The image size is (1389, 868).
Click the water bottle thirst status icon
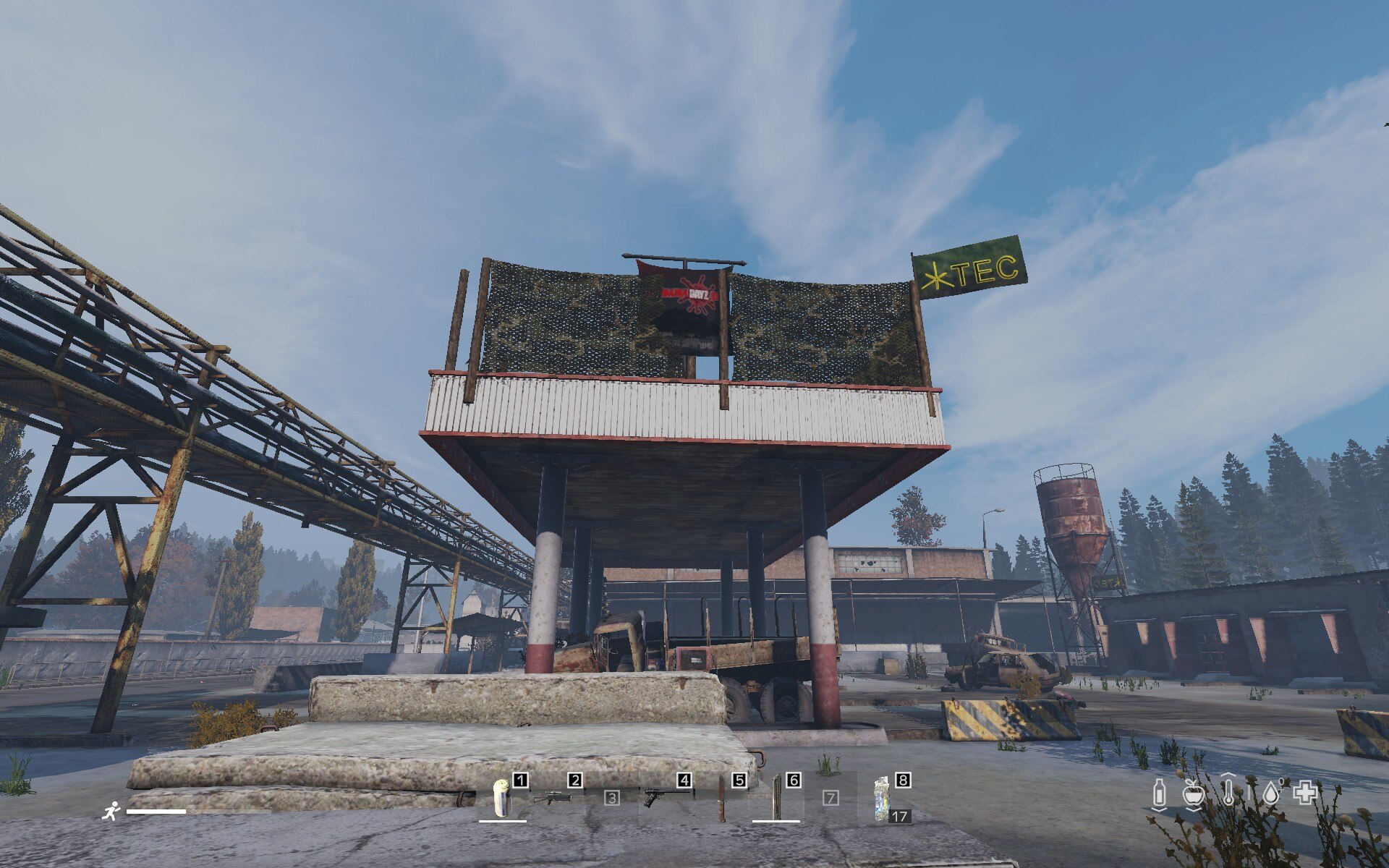tap(1159, 794)
